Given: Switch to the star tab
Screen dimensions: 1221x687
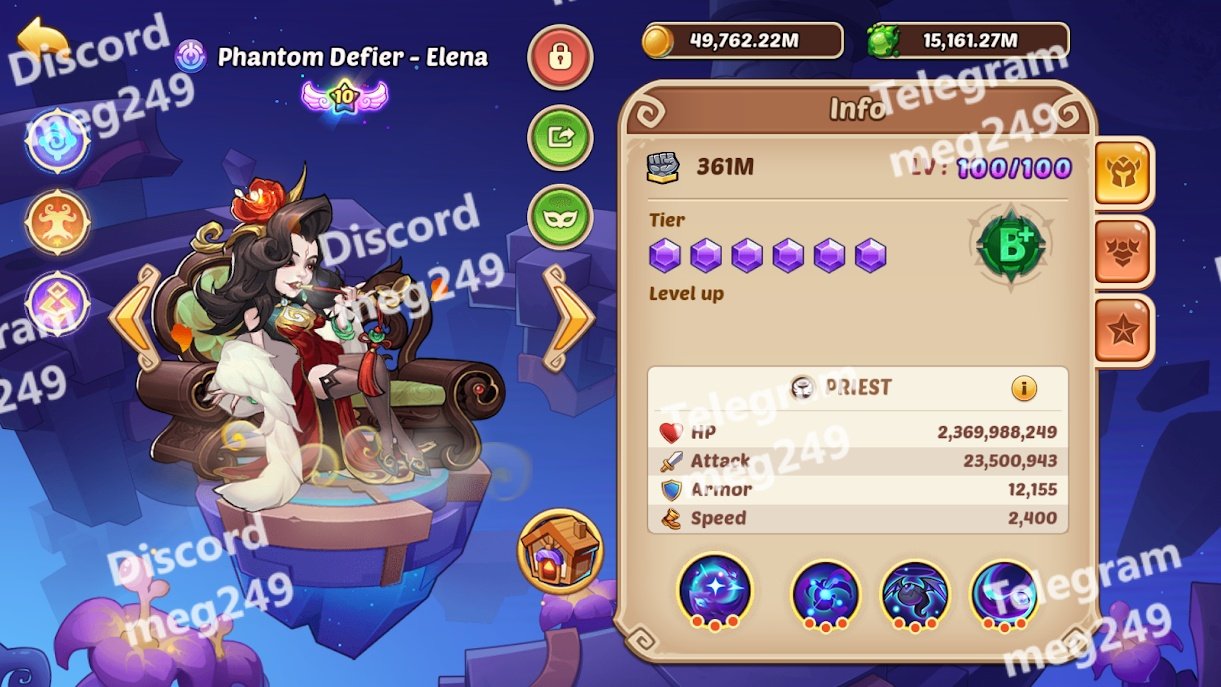Looking at the screenshot, I should tap(1124, 331).
